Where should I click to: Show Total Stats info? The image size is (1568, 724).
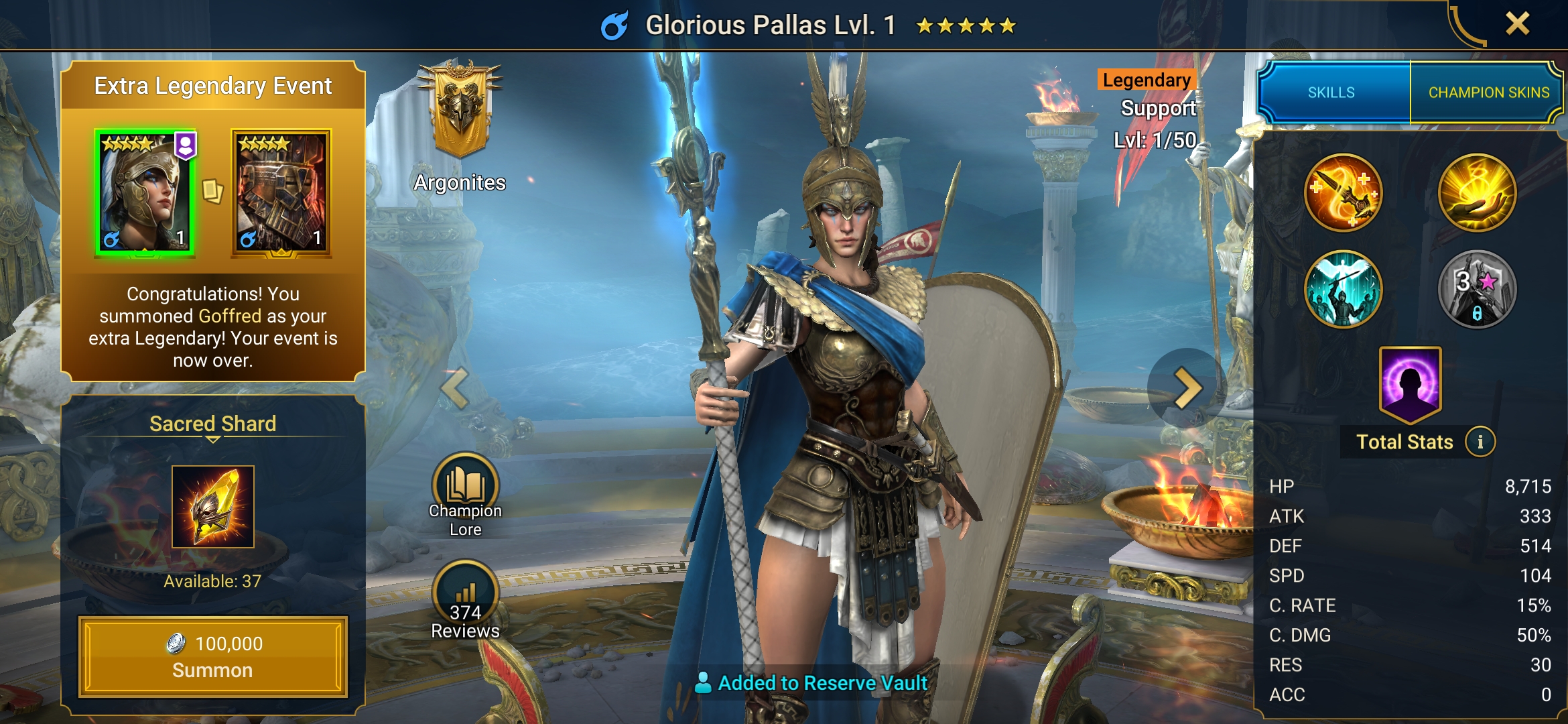(1480, 442)
